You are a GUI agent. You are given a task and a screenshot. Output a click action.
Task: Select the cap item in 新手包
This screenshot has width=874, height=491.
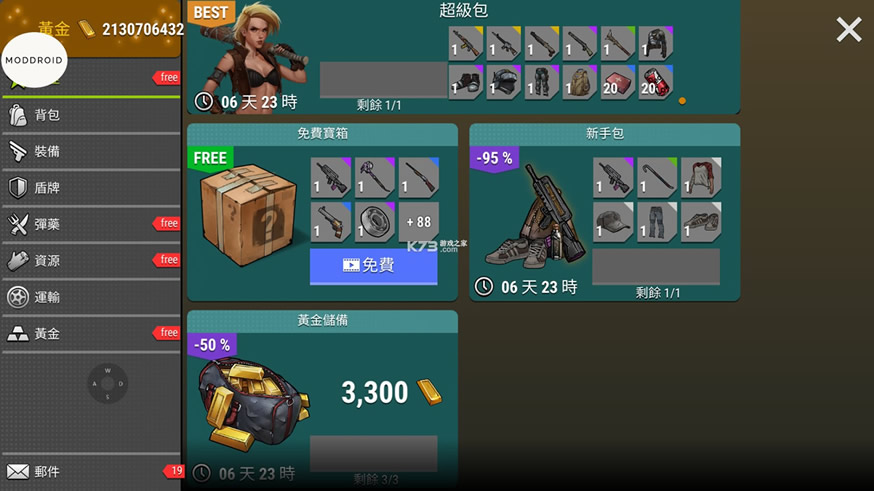tap(613, 221)
